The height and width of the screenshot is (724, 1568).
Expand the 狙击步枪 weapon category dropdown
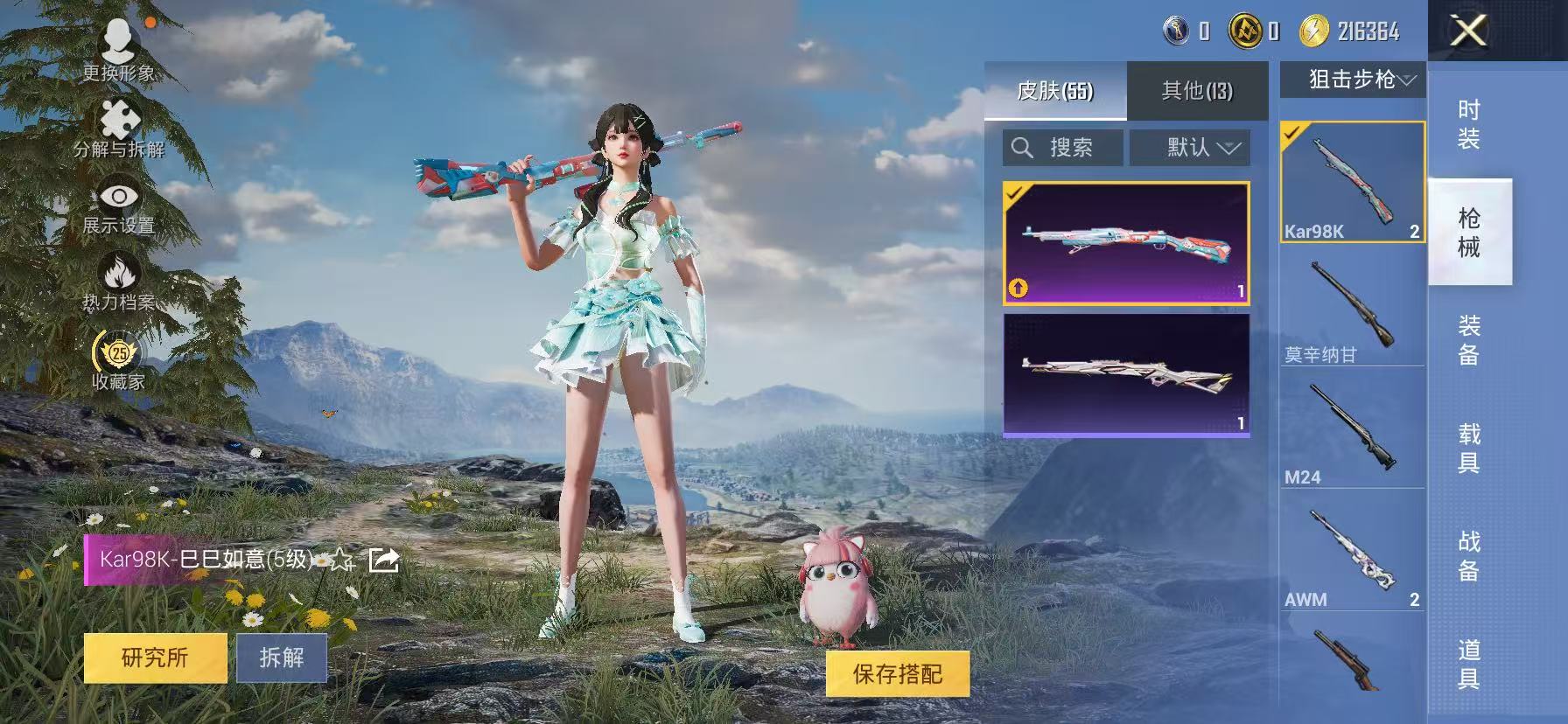(1351, 80)
